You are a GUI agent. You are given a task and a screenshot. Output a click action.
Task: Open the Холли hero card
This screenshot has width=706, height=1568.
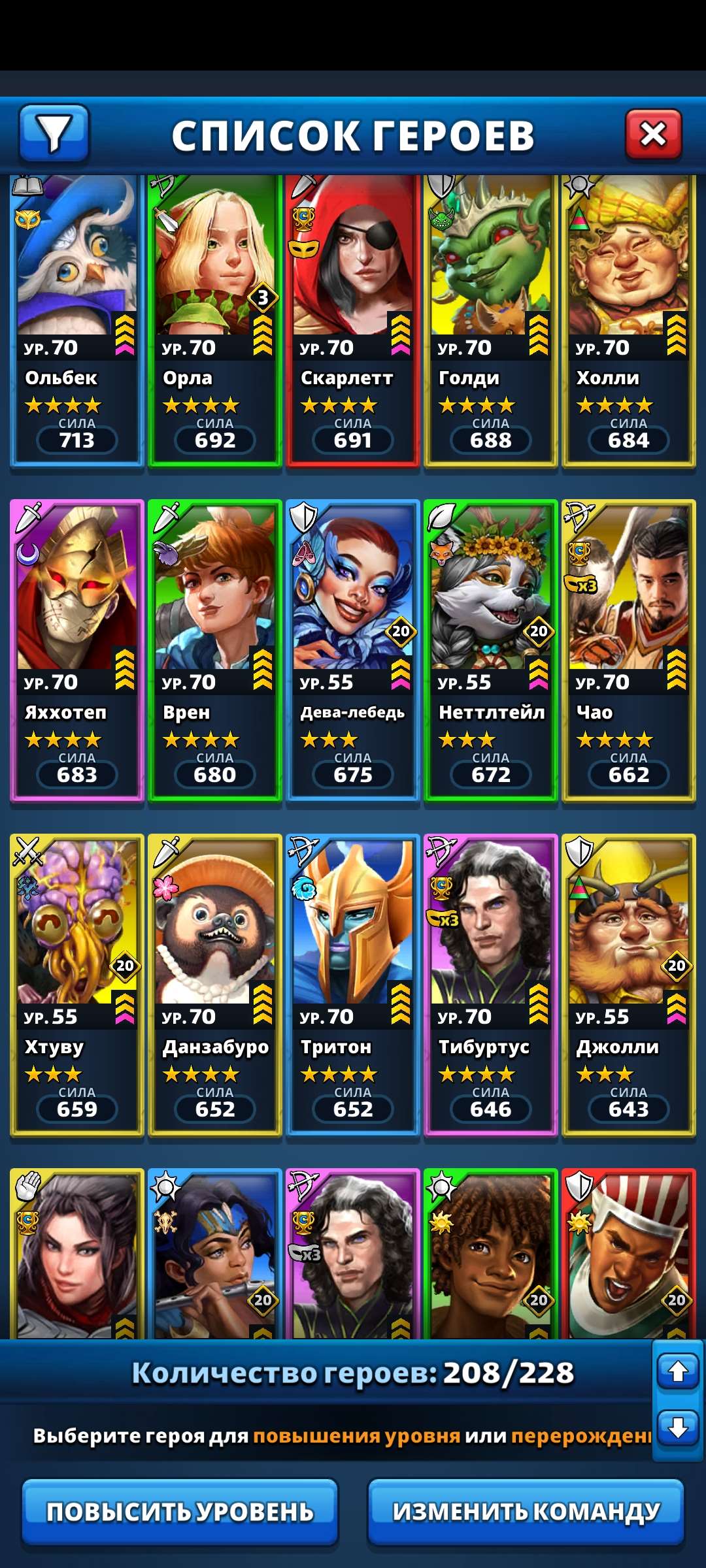[628, 320]
